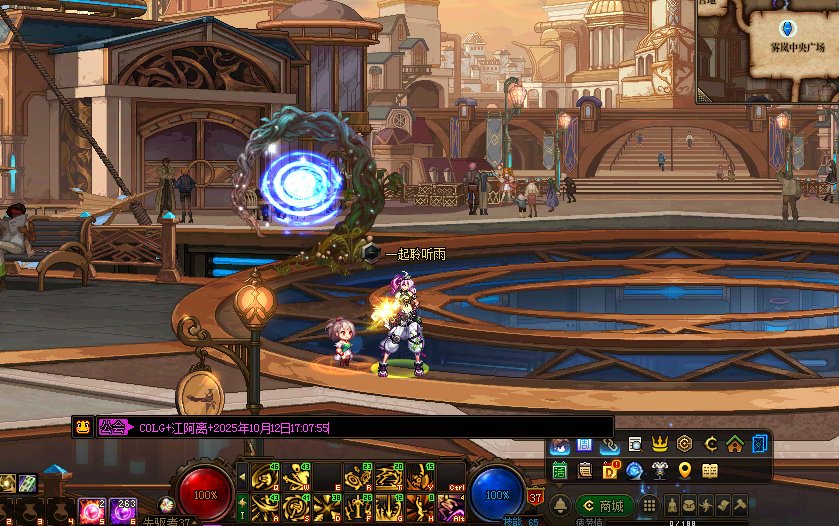The height and width of the screenshot is (526, 839).
Task: Click the 雾岚中央广场 minimap location marker
Action: click(x=786, y=29)
